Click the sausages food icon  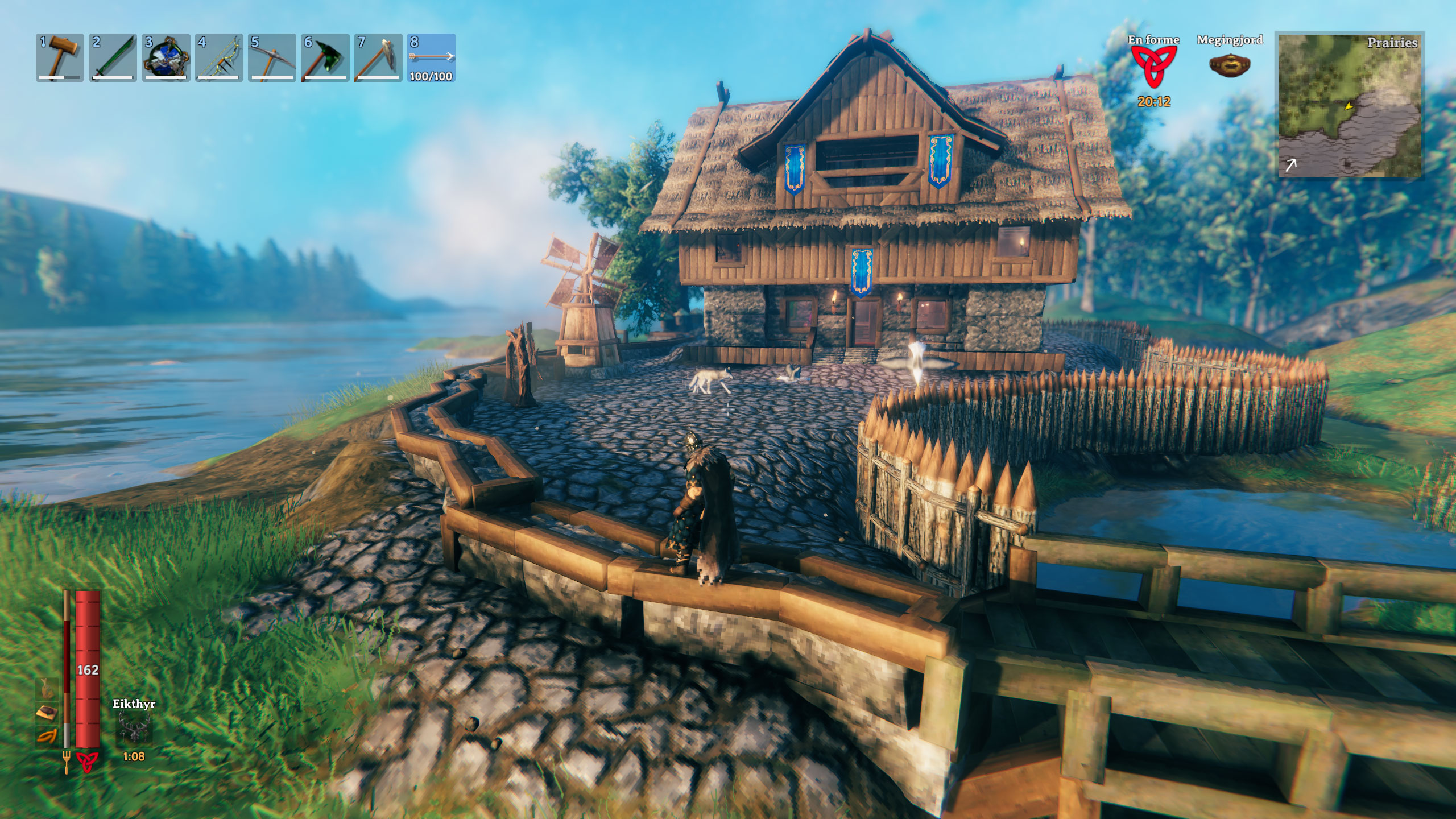(46, 737)
